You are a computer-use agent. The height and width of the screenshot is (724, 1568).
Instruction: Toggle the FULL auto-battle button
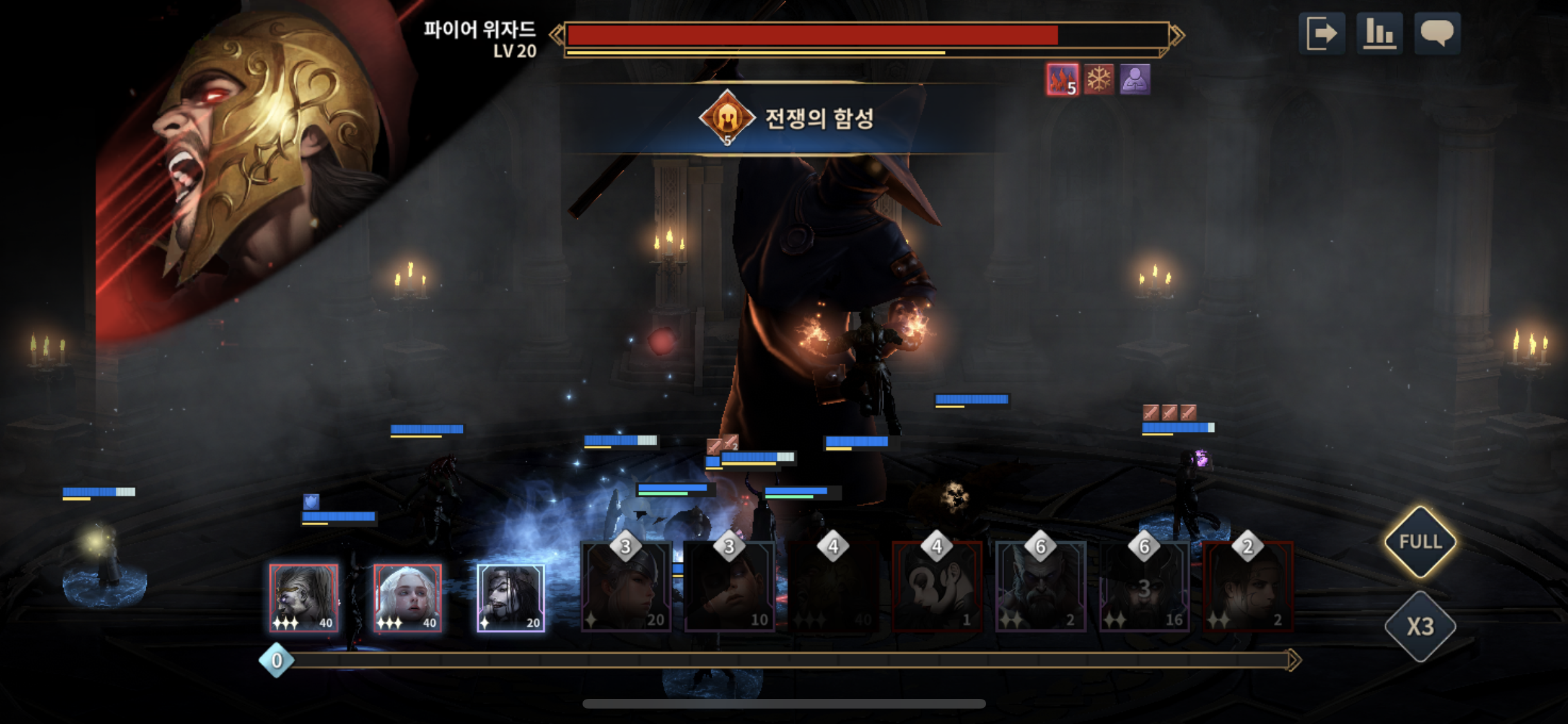[x=1420, y=542]
